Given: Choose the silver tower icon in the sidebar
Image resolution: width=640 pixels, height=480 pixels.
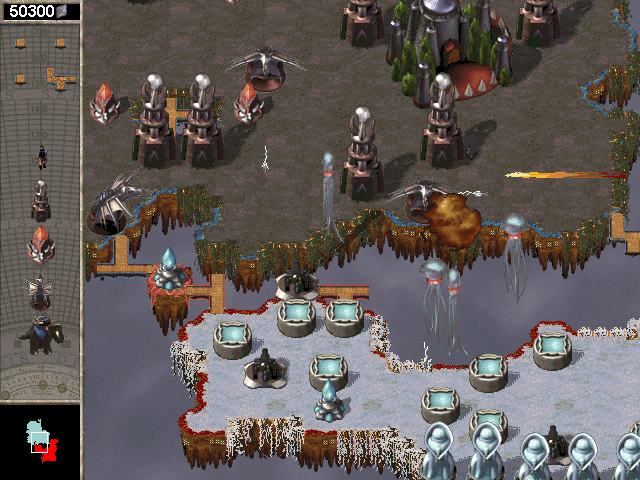Looking at the screenshot, I should click(41, 200).
